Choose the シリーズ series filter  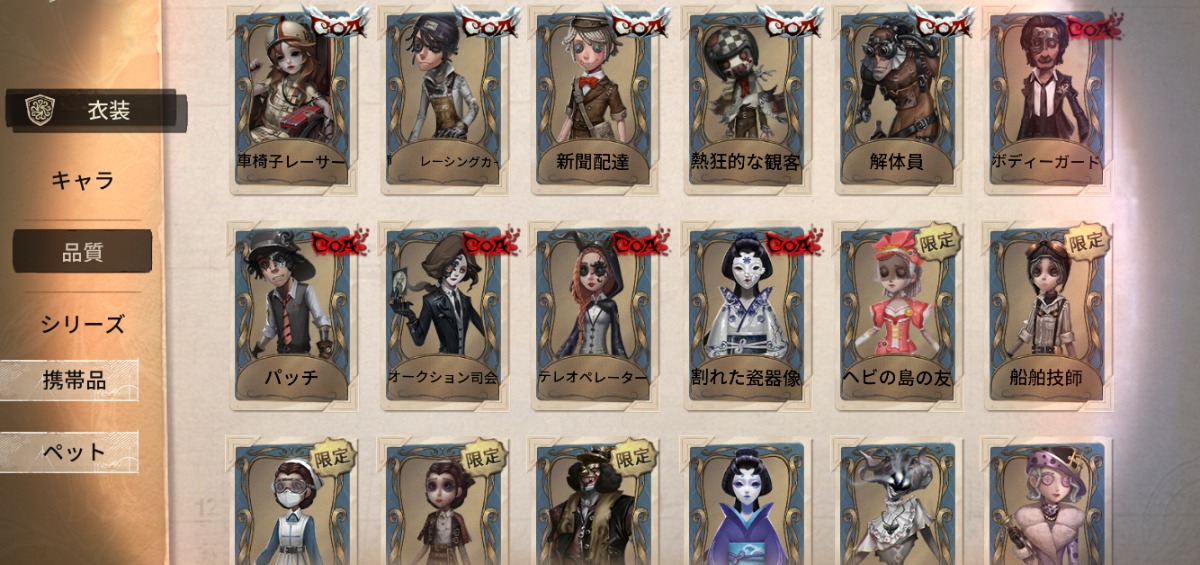click(x=83, y=324)
